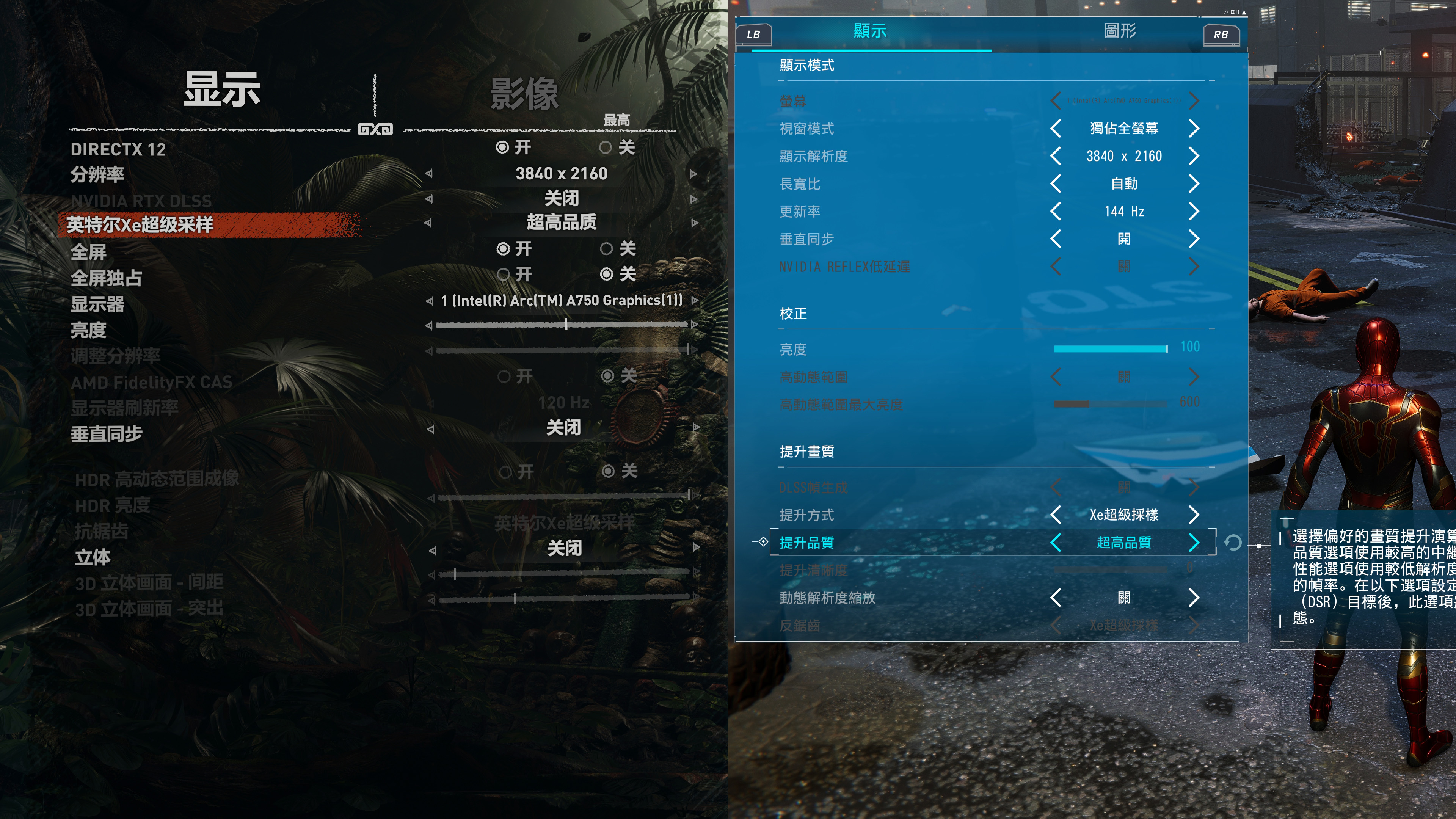Lower 顯示解析度 with its left chevron
Image resolution: width=1456 pixels, height=819 pixels.
(x=1055, y=156)
